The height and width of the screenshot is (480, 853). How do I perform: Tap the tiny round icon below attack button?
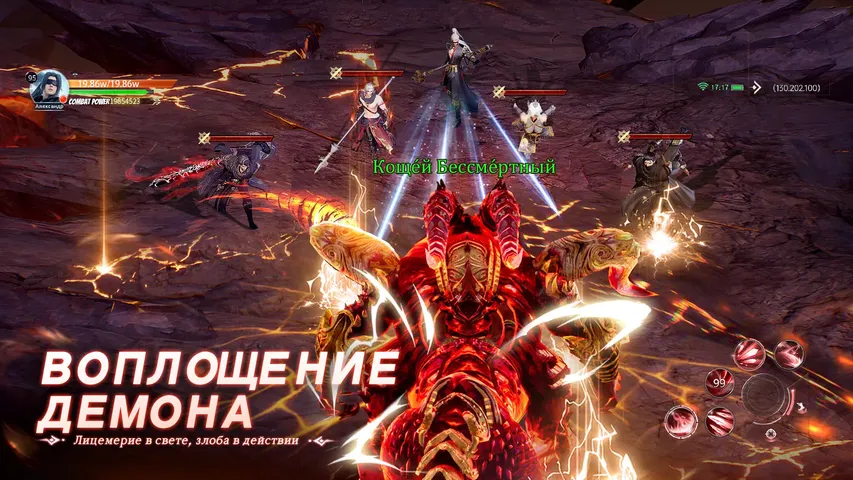(x=770, y=434)
